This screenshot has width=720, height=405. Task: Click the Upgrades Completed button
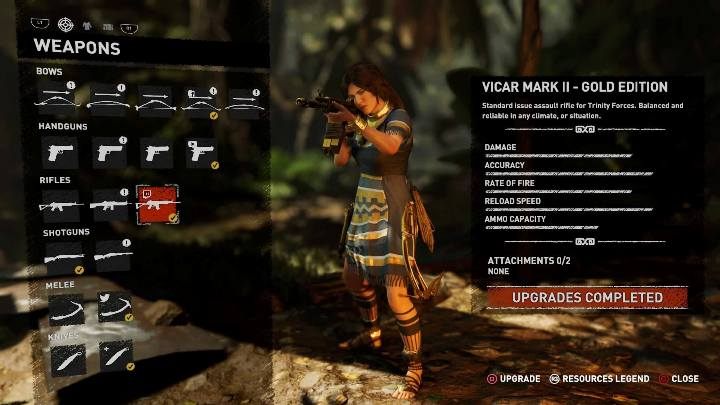point(587,298)
